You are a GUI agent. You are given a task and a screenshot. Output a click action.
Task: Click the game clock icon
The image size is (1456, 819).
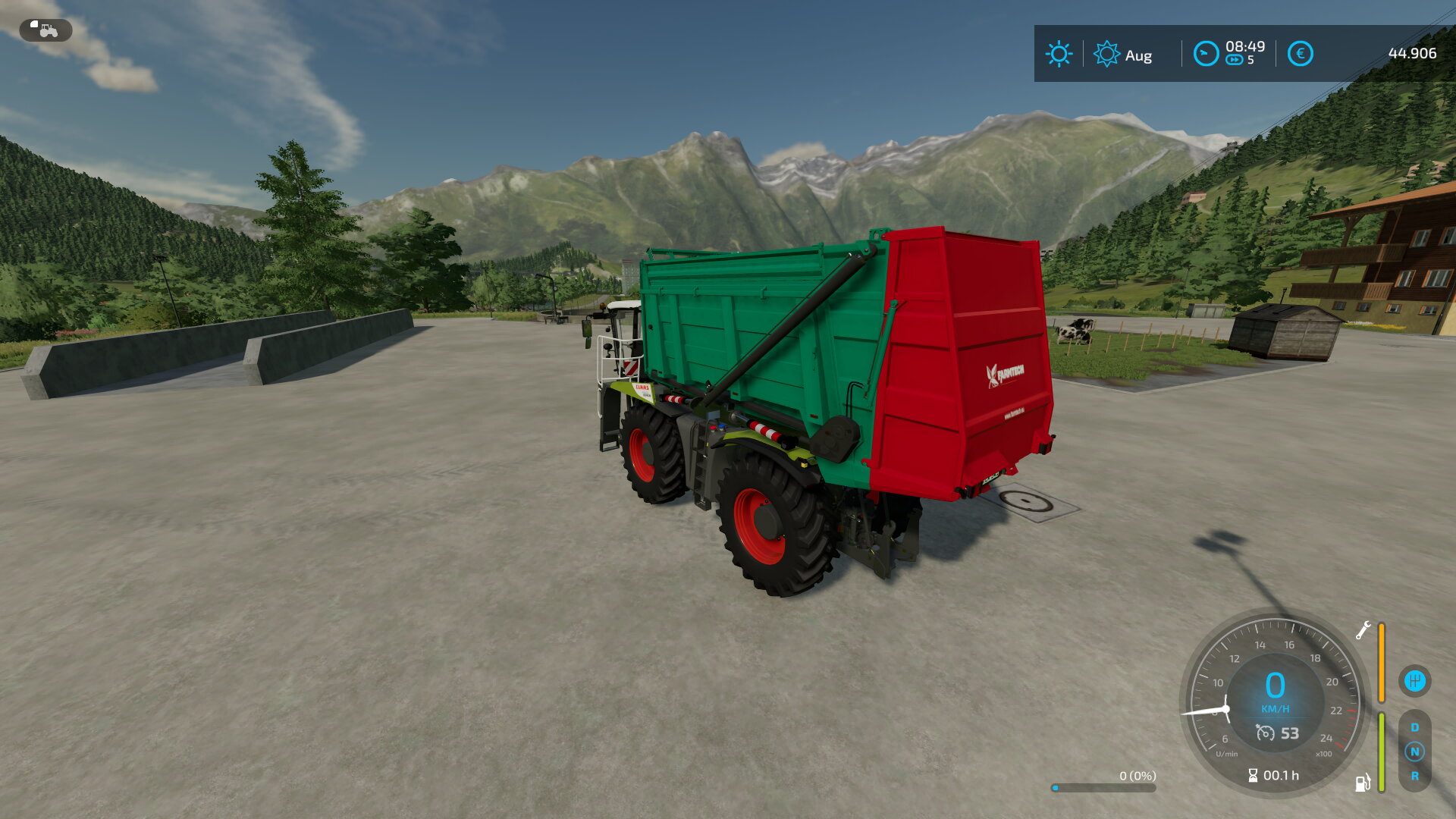1206,54
